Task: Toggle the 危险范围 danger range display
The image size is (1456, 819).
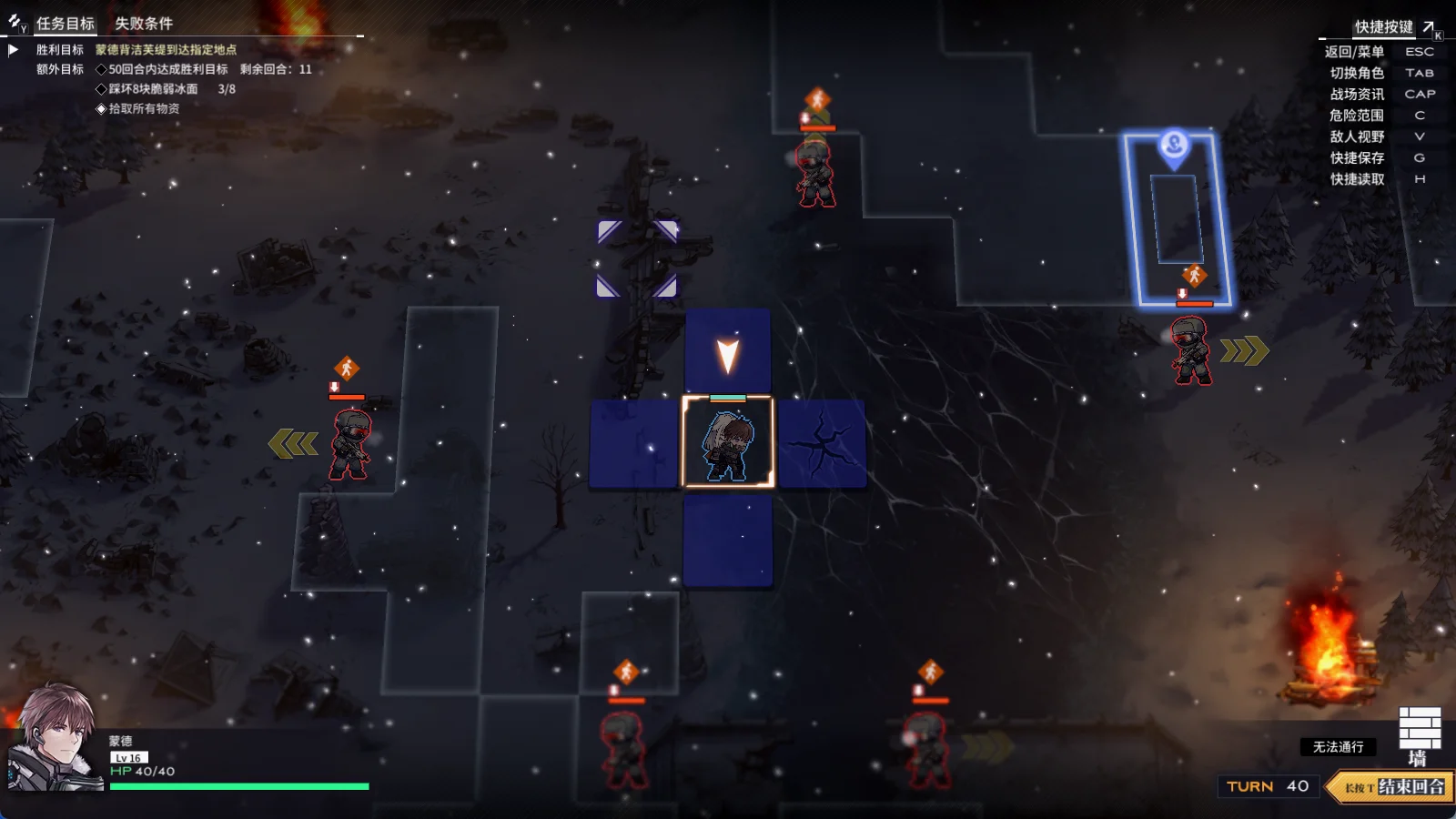Action: [x=1356, y=116]
